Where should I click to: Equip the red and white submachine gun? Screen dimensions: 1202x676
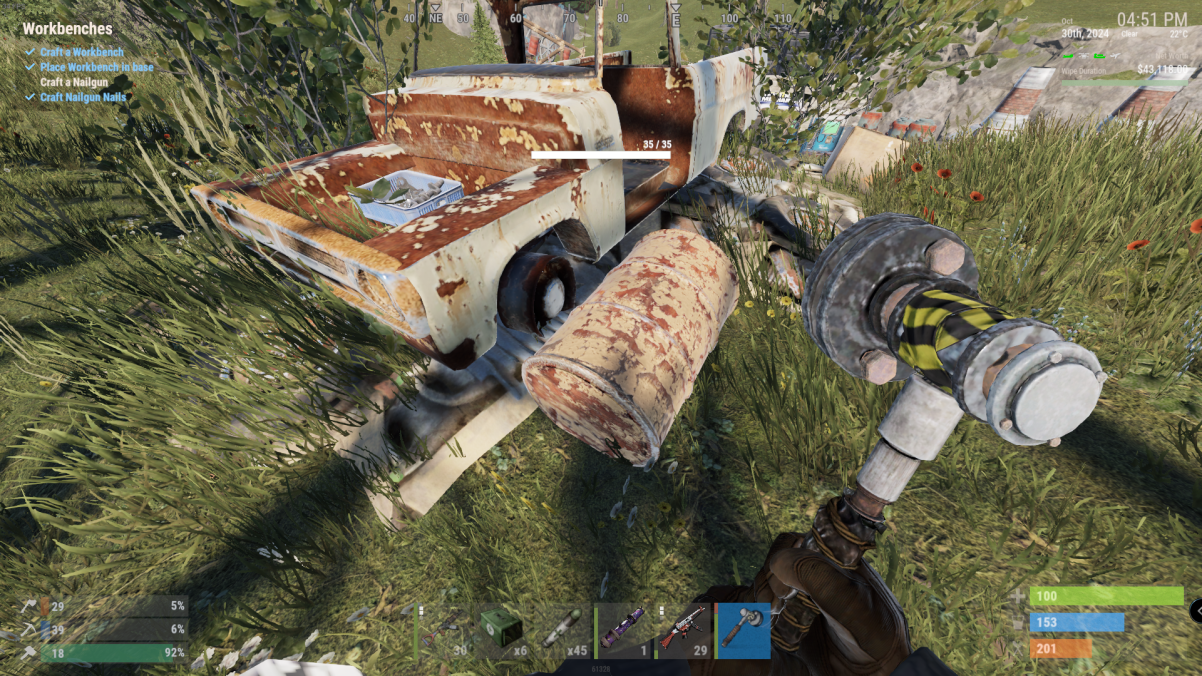tap(684, 630)
